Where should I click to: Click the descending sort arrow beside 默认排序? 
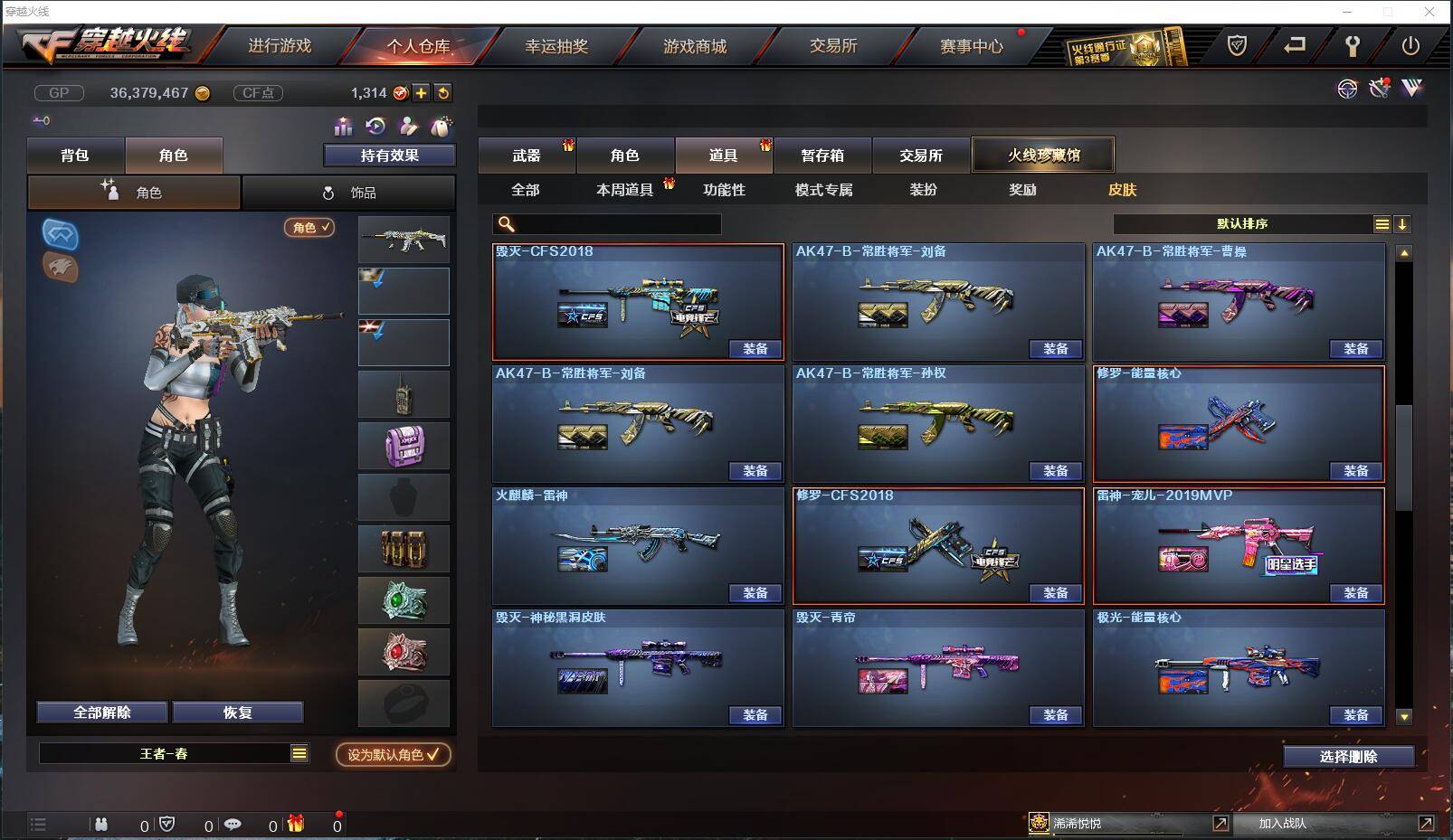coord(1403,223)
